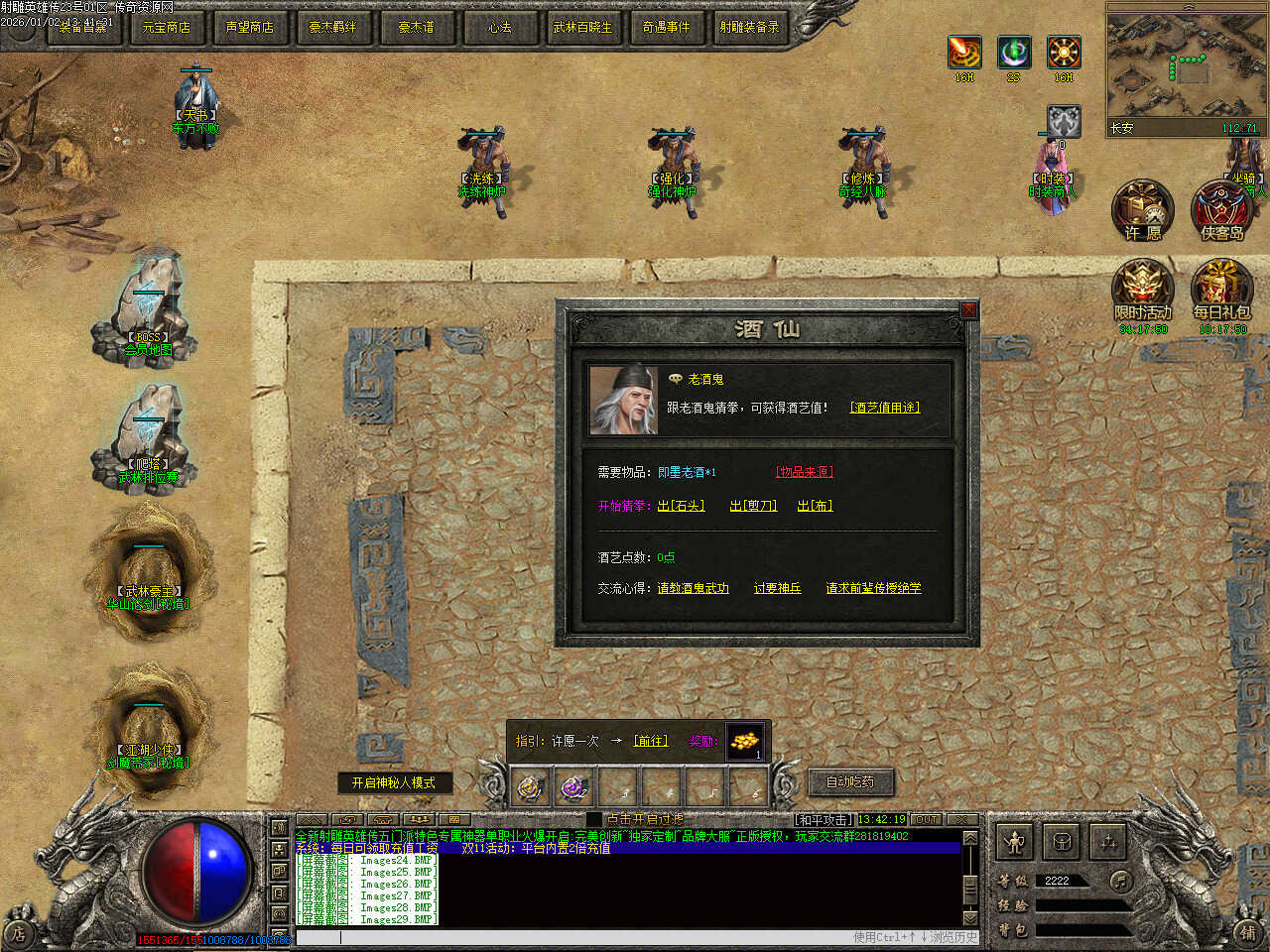
Task: Show the red 物品来源 item source link
Action: (804, 472)
